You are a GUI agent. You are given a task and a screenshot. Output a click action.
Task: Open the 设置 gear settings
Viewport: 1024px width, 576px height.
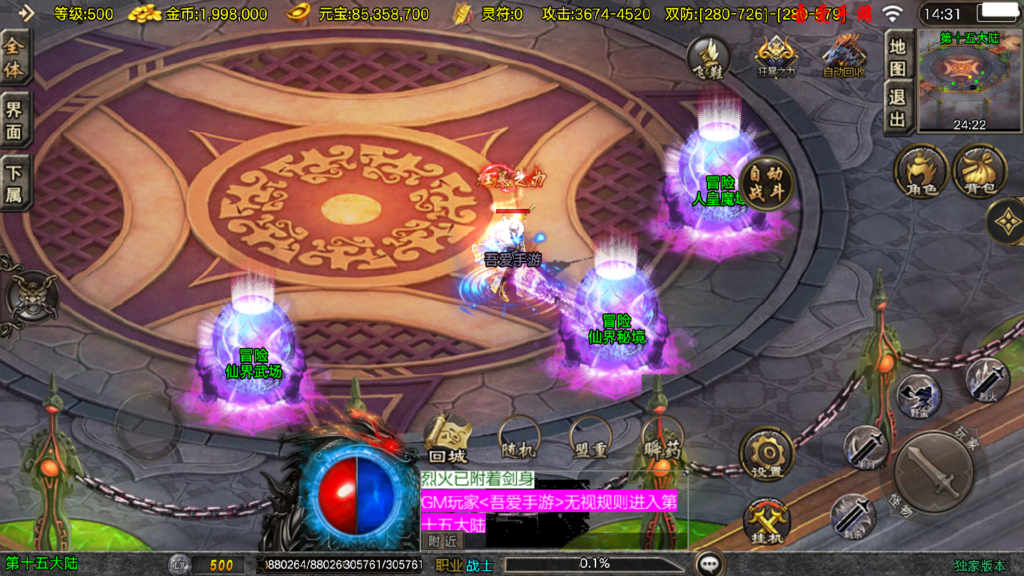tap(766, 455)
